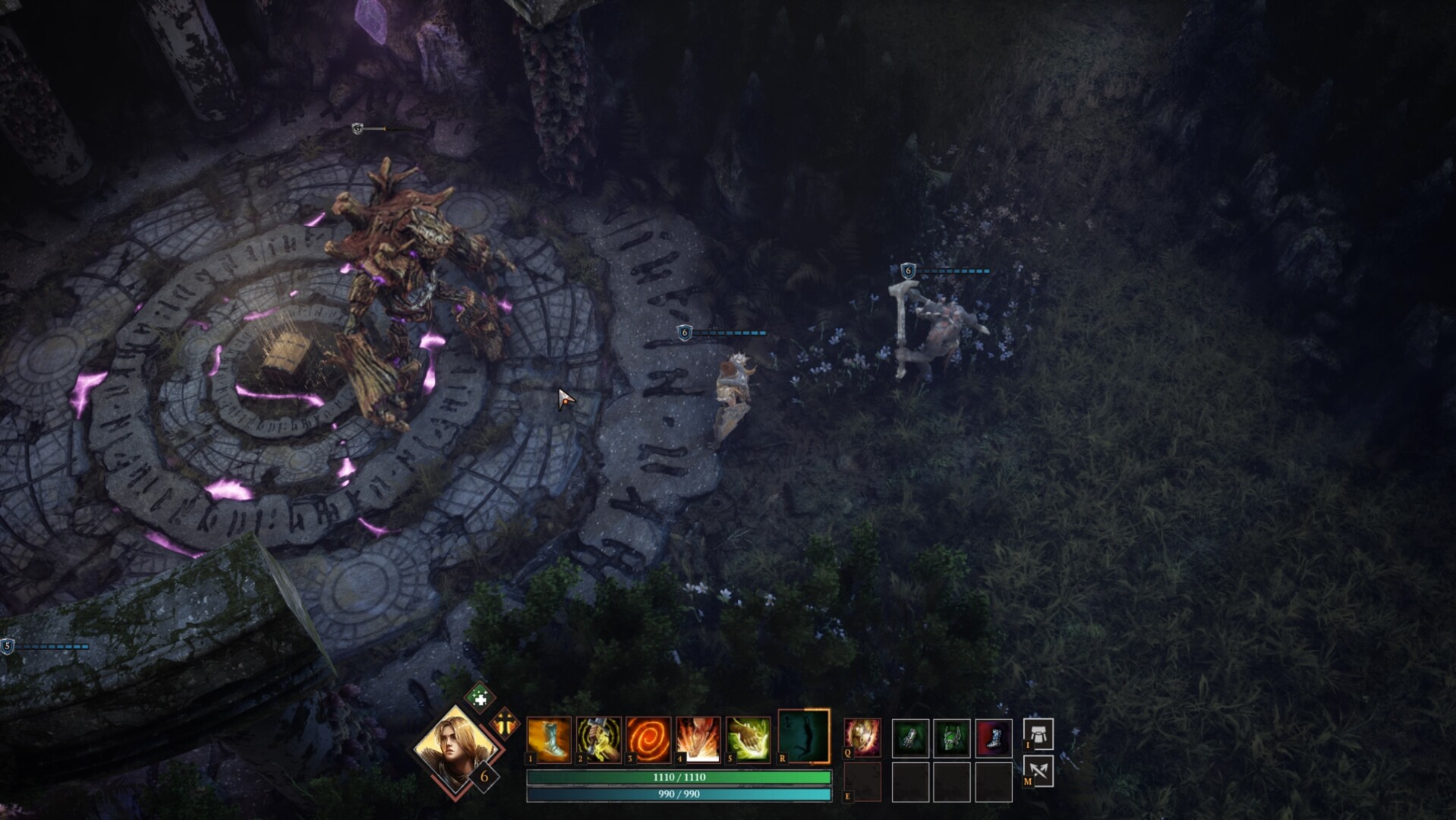Select the equipped green gauntlets item

(x=909, y=736)
